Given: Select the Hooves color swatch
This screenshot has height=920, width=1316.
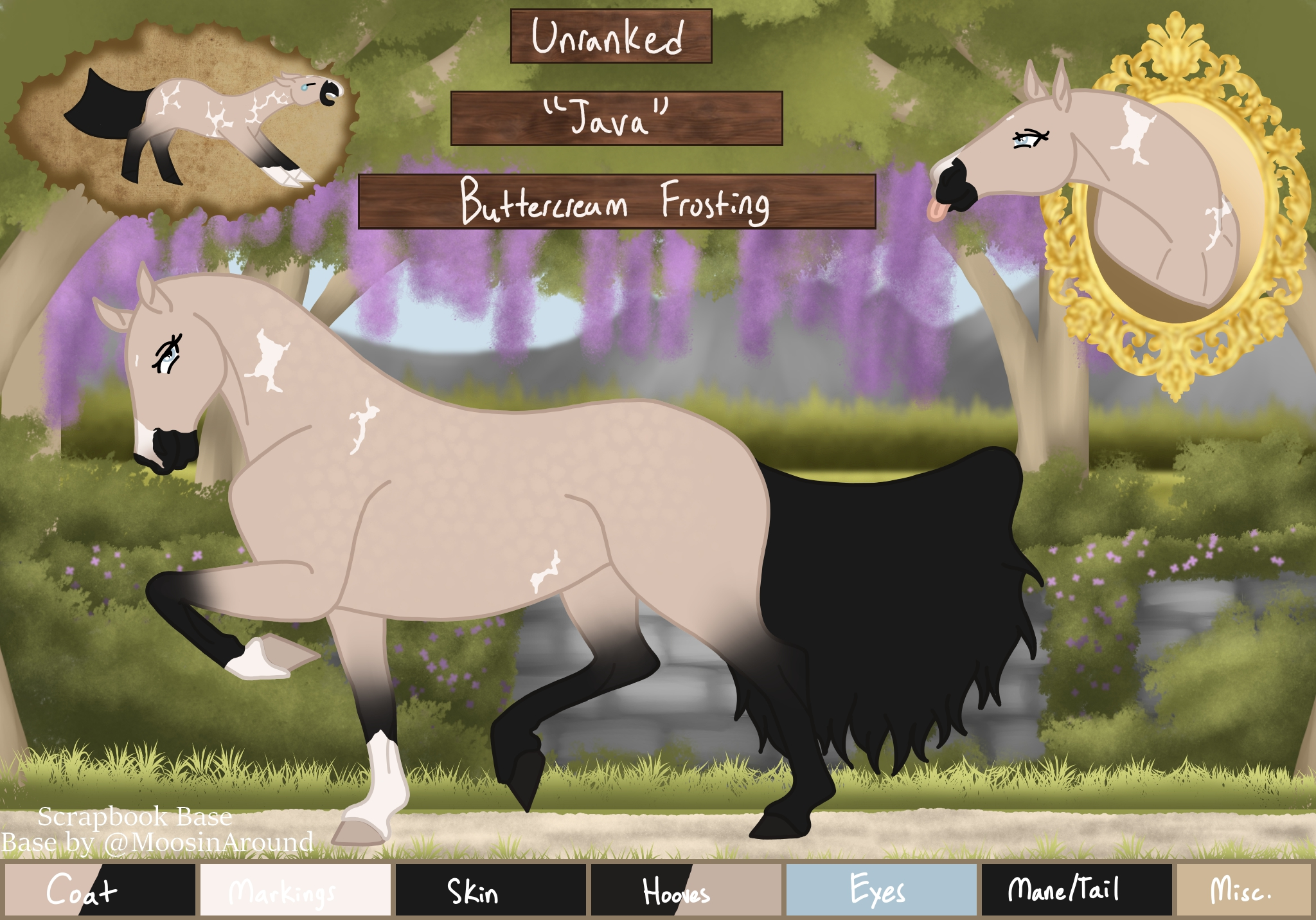Looking at the screenshot, I should 686,890.
